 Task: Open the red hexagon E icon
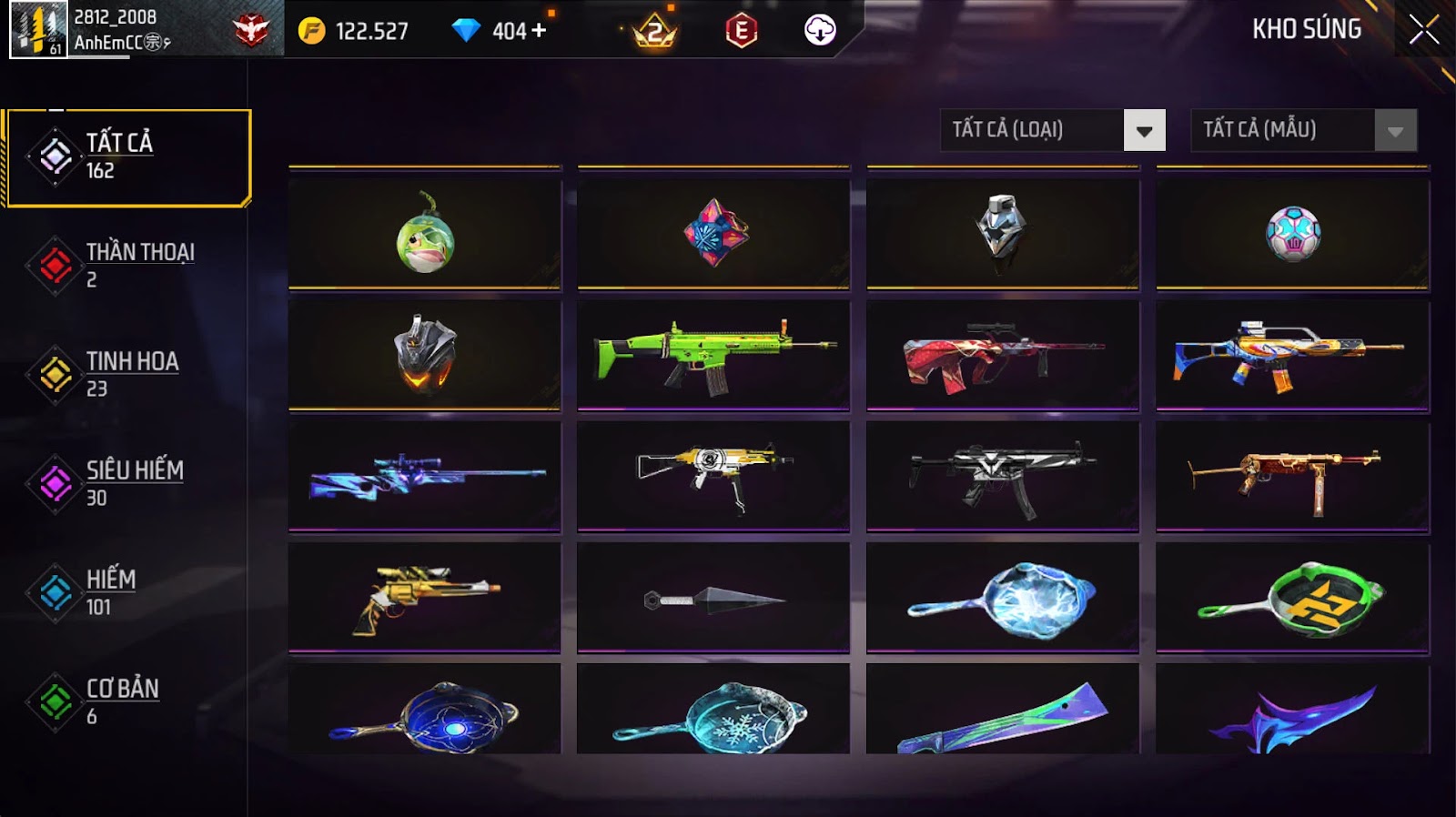(x=742, y=31)
